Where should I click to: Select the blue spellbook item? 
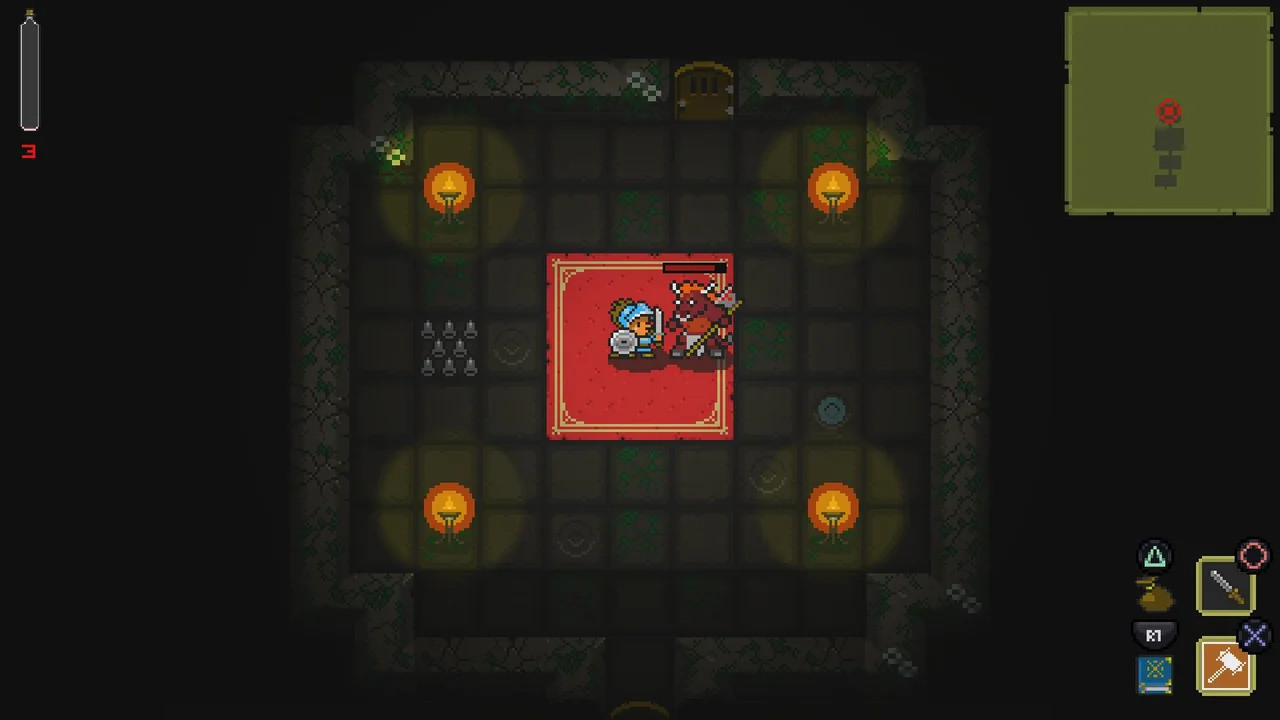(x=1154, y=673)
